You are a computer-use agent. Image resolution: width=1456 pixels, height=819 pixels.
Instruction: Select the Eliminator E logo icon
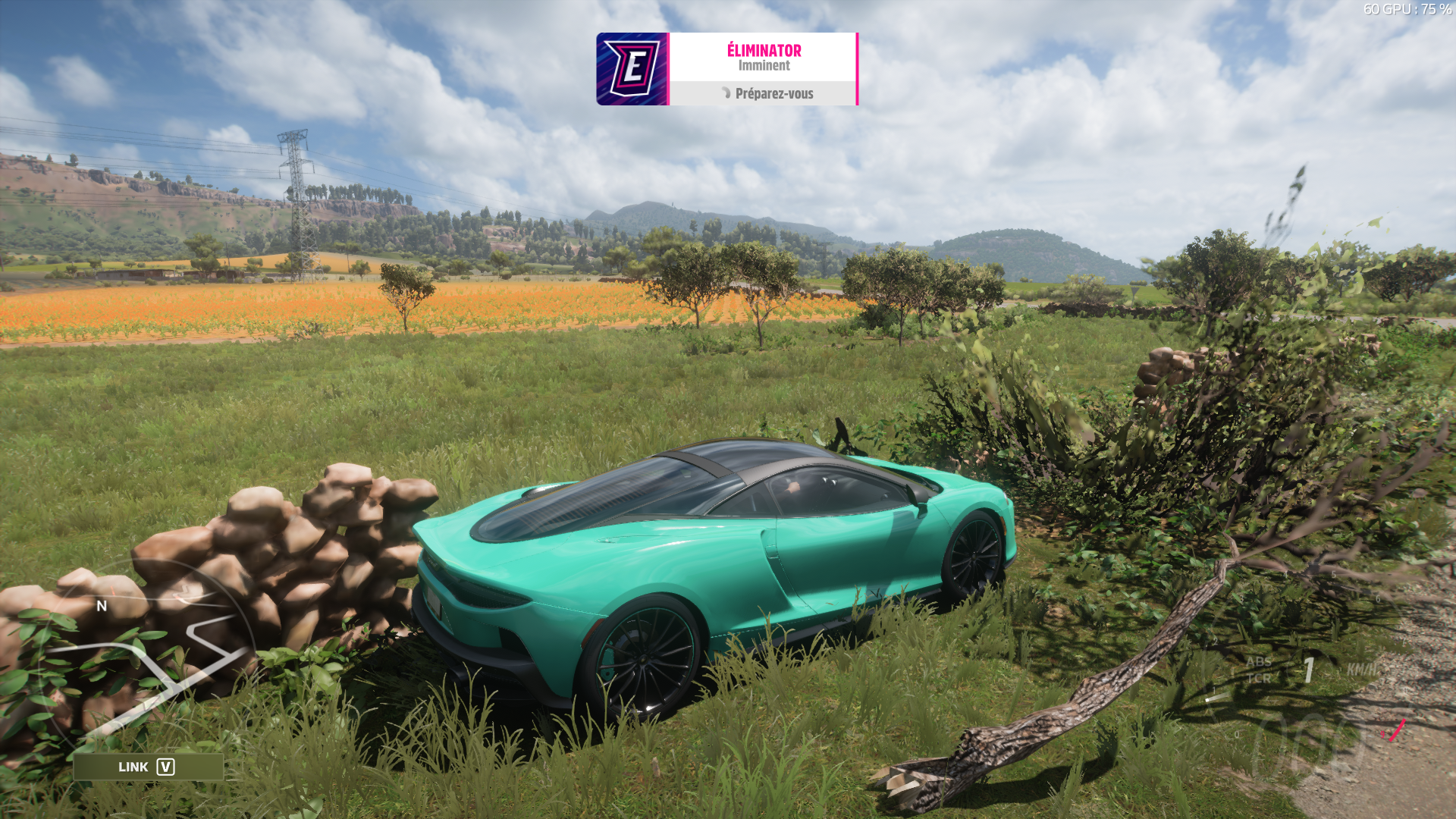coord(632,69)
